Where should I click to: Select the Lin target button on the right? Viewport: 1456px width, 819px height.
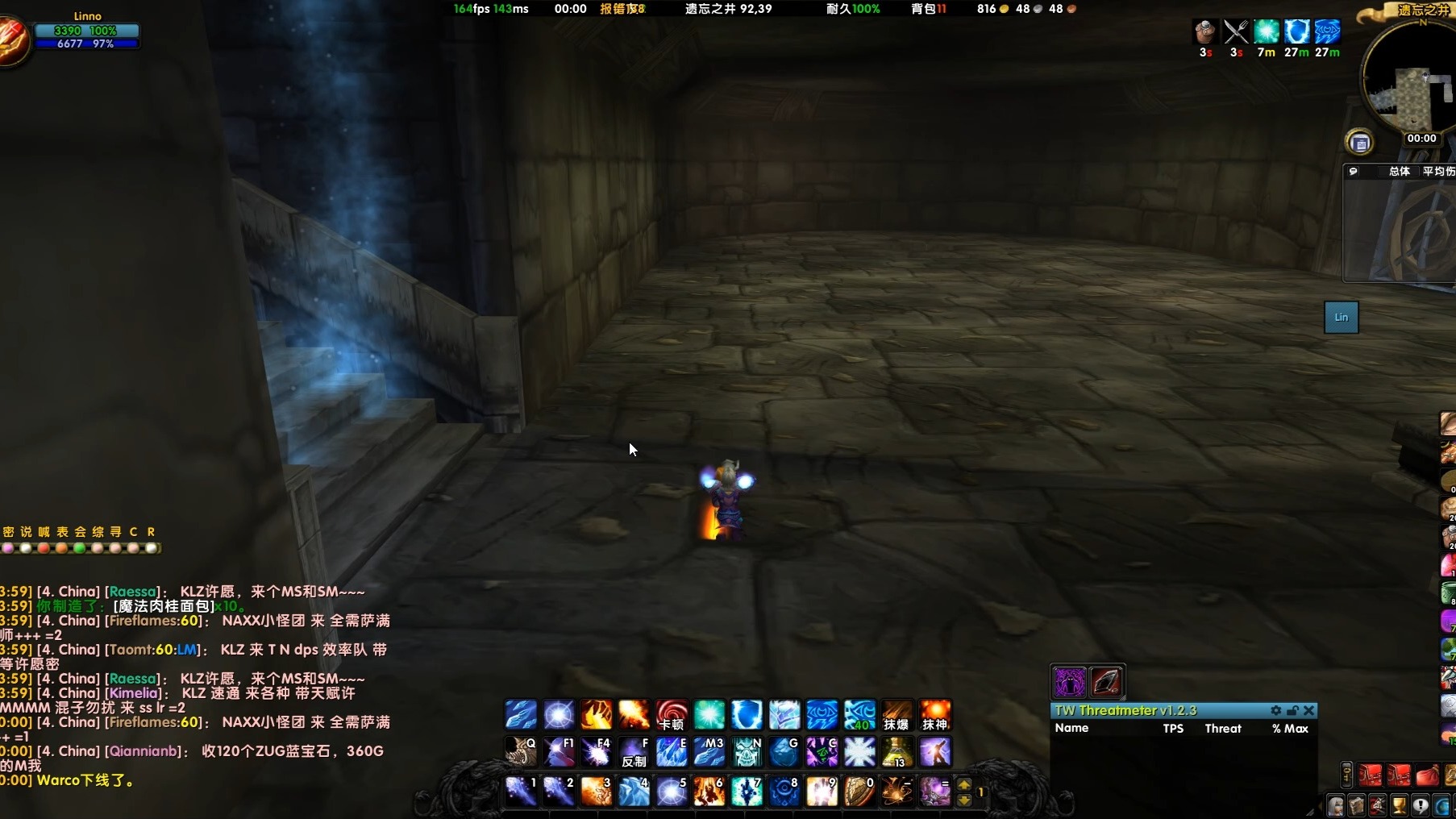pos(1341,317)
